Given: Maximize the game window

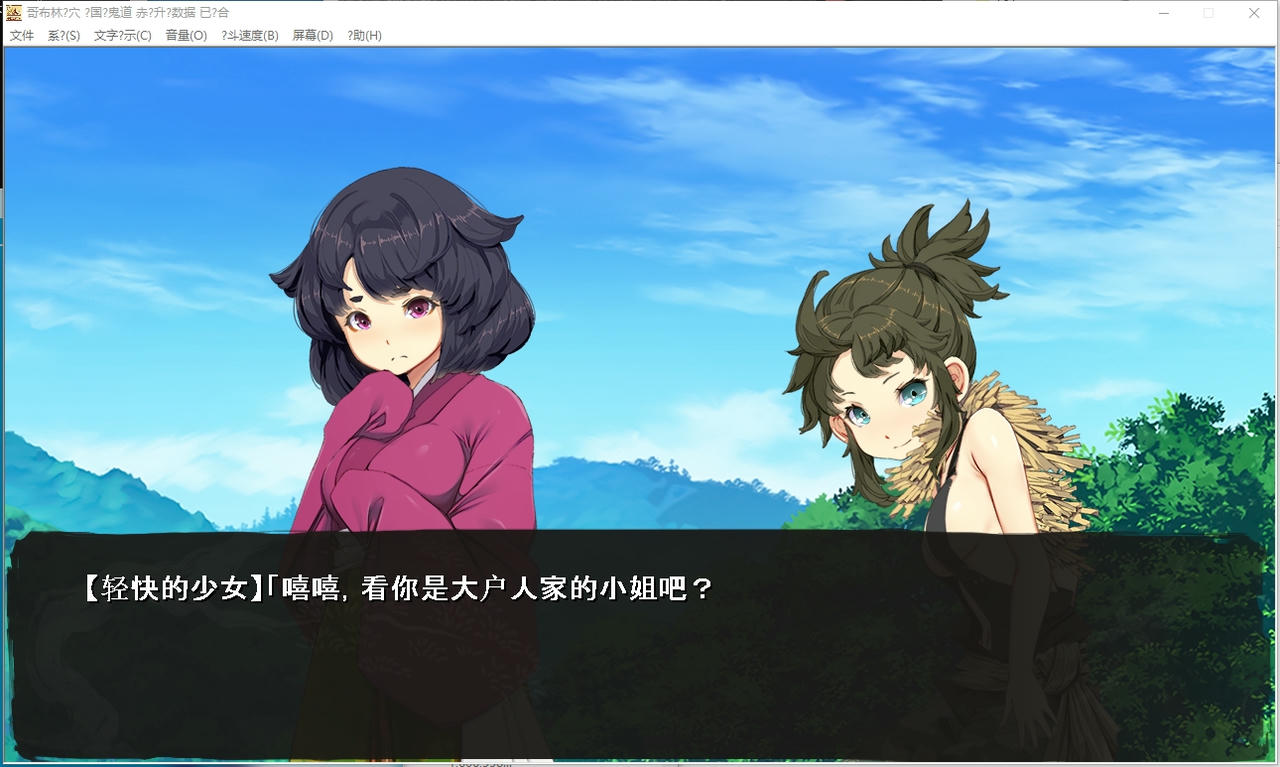Looking at the screenshot, I should (1208, 13).
